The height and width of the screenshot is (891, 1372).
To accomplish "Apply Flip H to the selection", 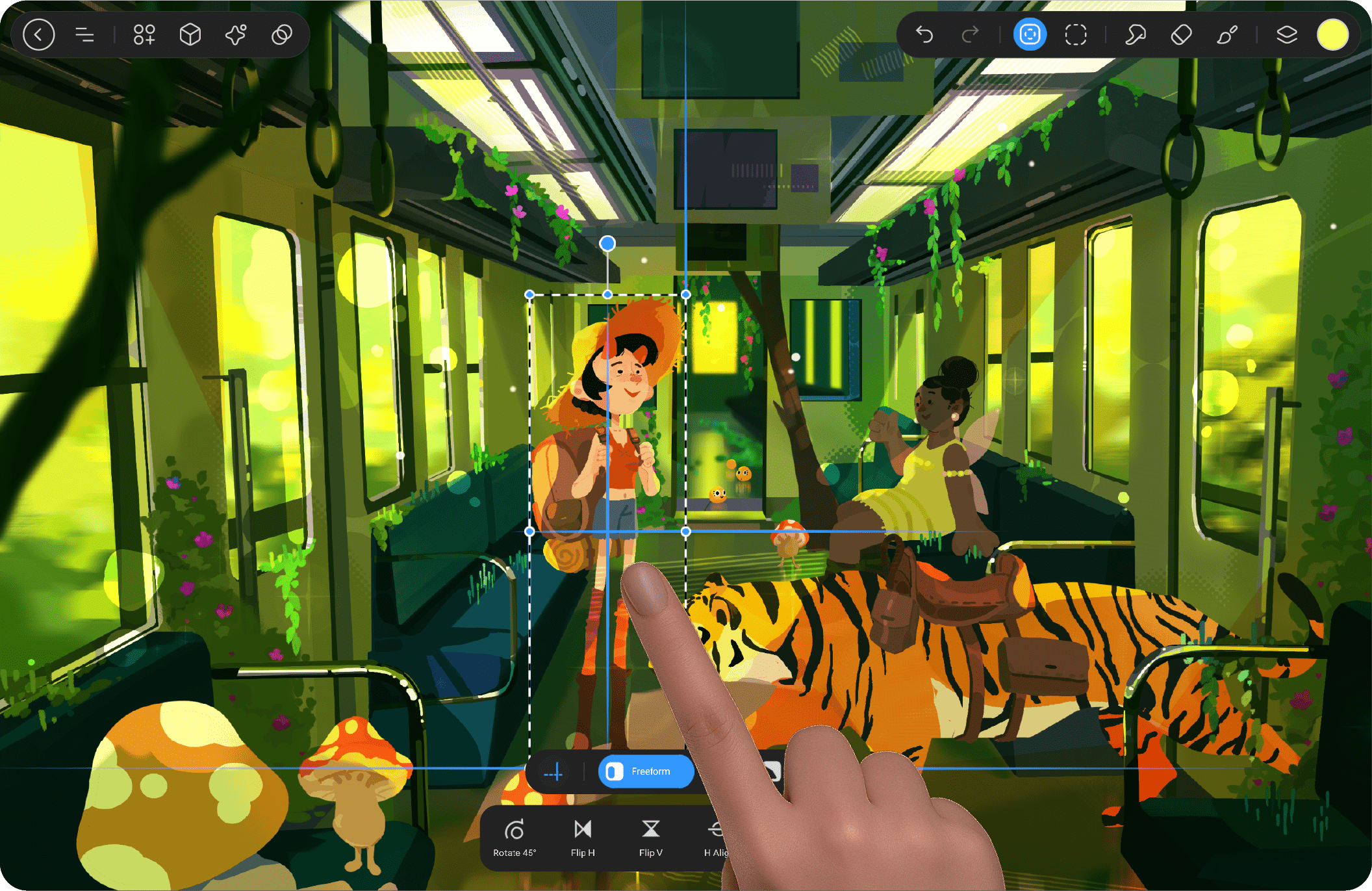I will 583,838.
